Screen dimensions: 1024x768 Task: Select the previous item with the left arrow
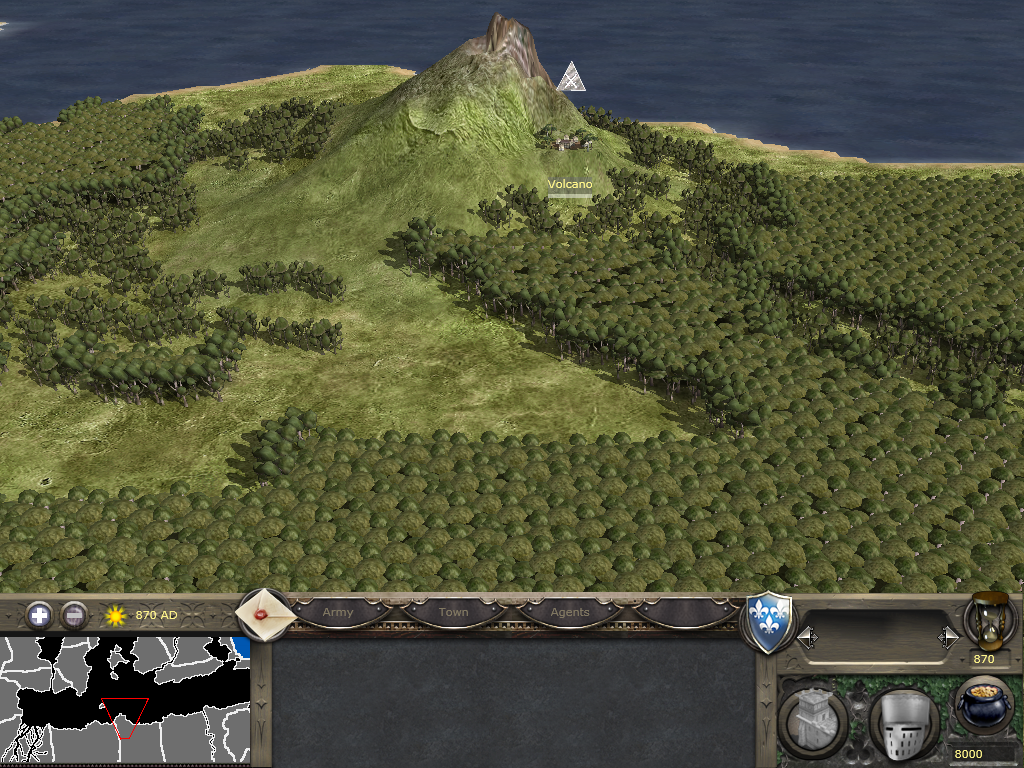coord(806,637)
